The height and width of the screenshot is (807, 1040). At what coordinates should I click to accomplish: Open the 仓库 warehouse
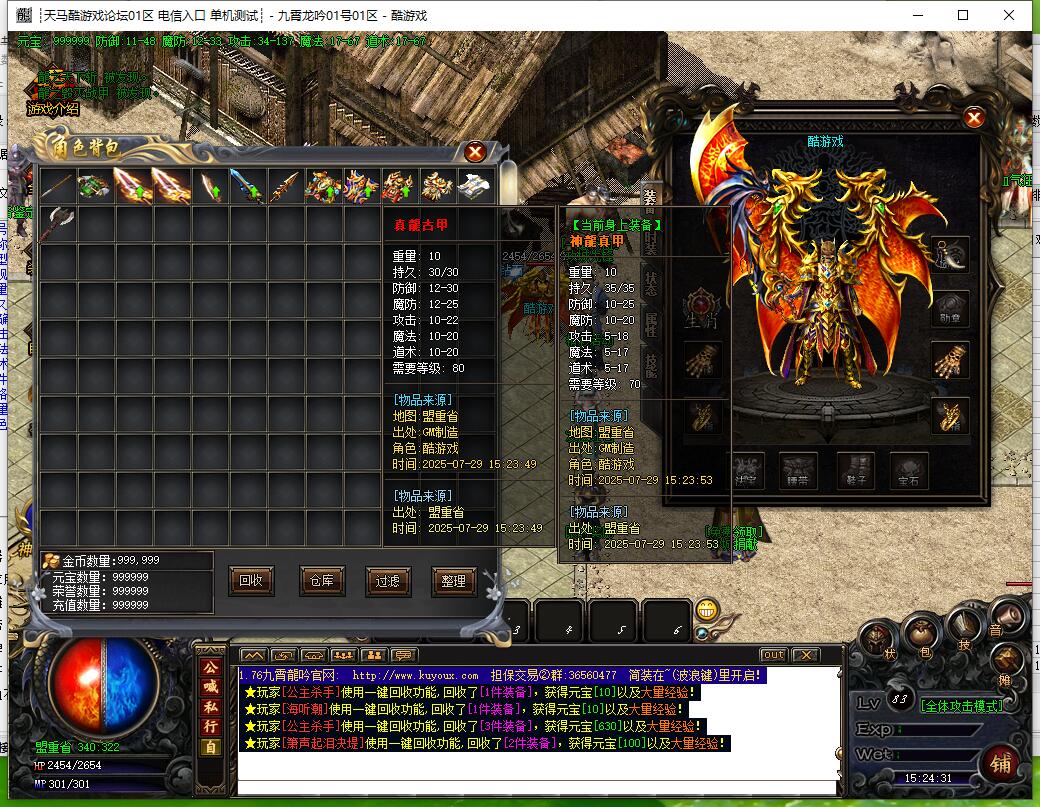[321, 580]
